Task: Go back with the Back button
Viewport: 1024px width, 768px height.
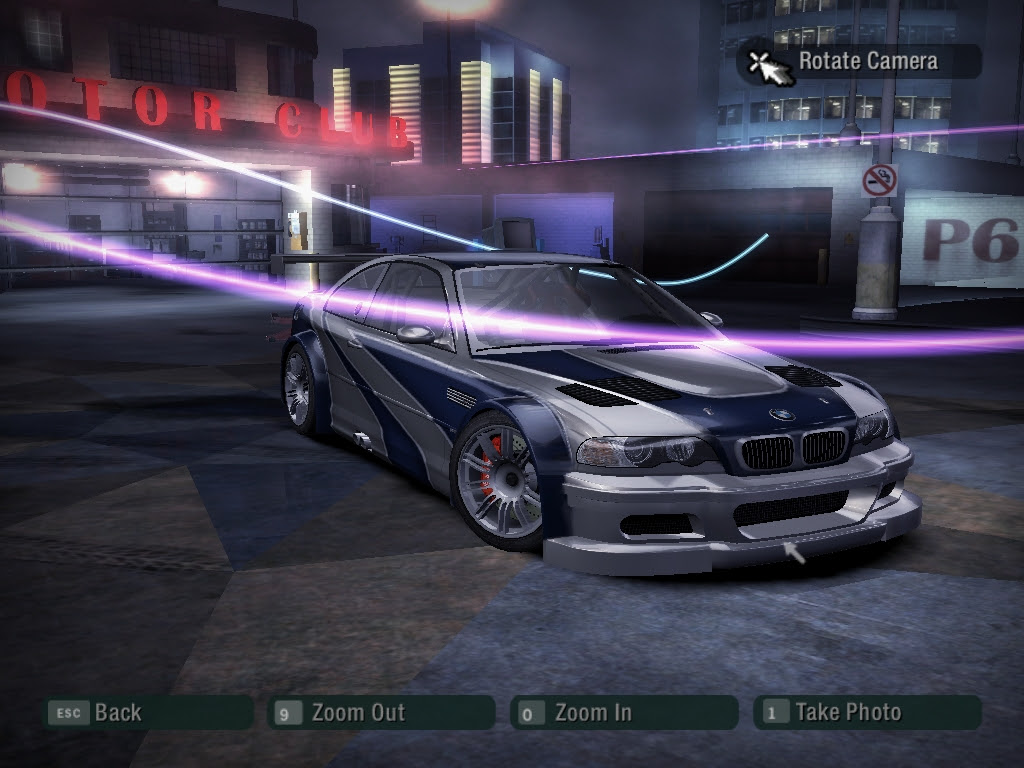Action: (x=146, y=713)
